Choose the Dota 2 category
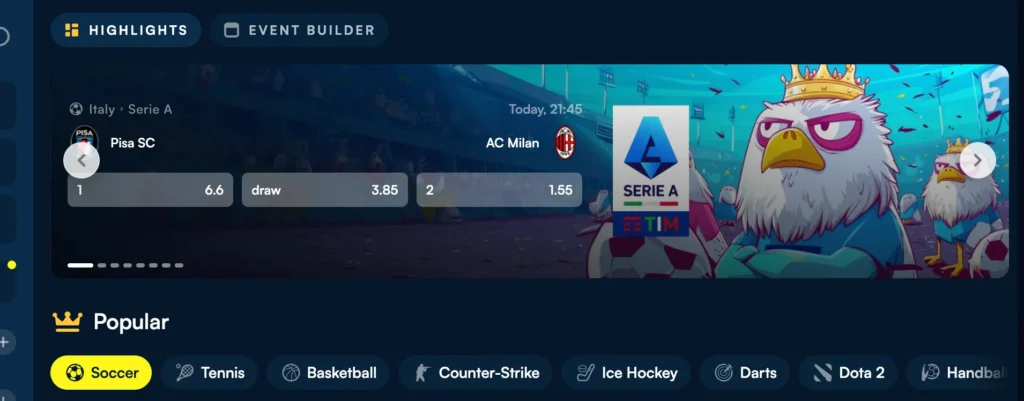 pos(848,373)
